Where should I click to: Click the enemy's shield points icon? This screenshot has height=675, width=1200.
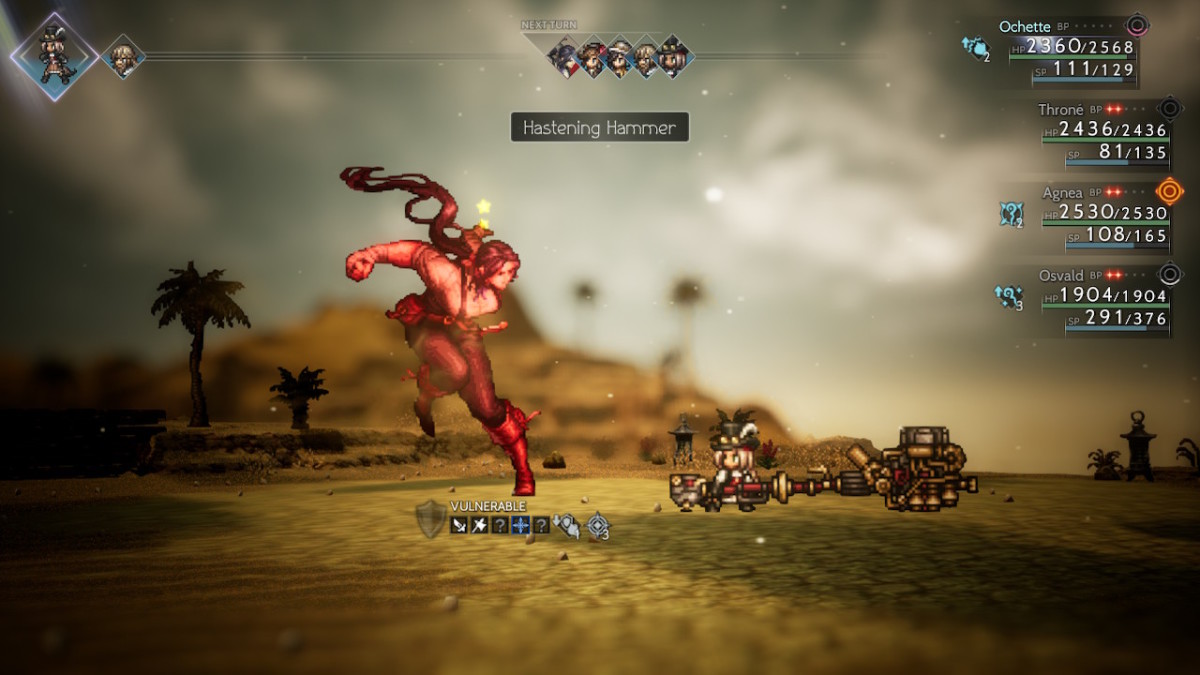430,519
